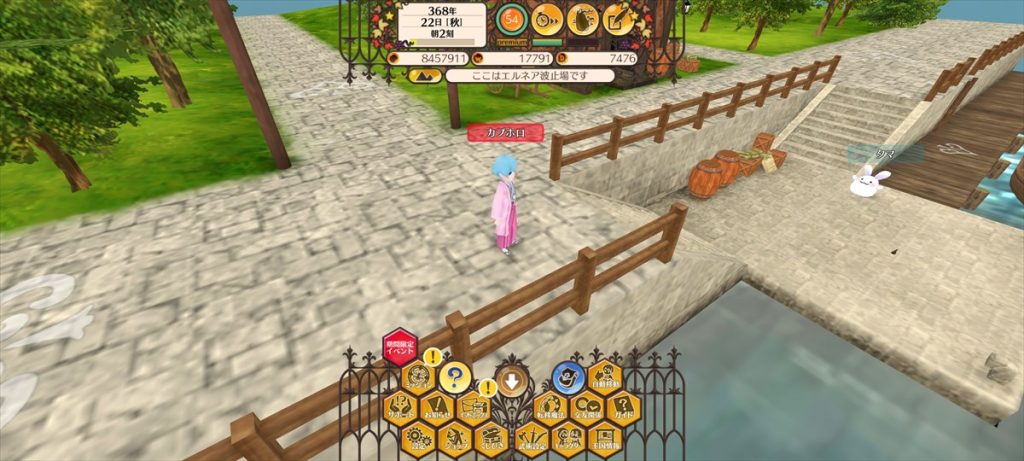Collapse the menu with the down arrow button

point(511,381)
